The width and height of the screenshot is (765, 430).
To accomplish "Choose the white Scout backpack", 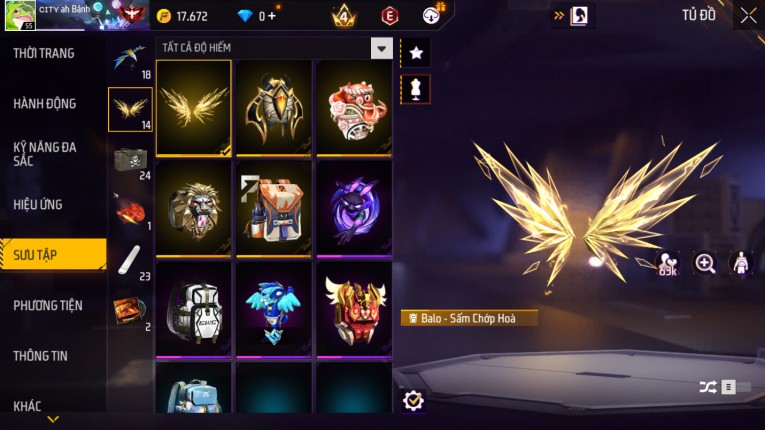I will point(194,307).
